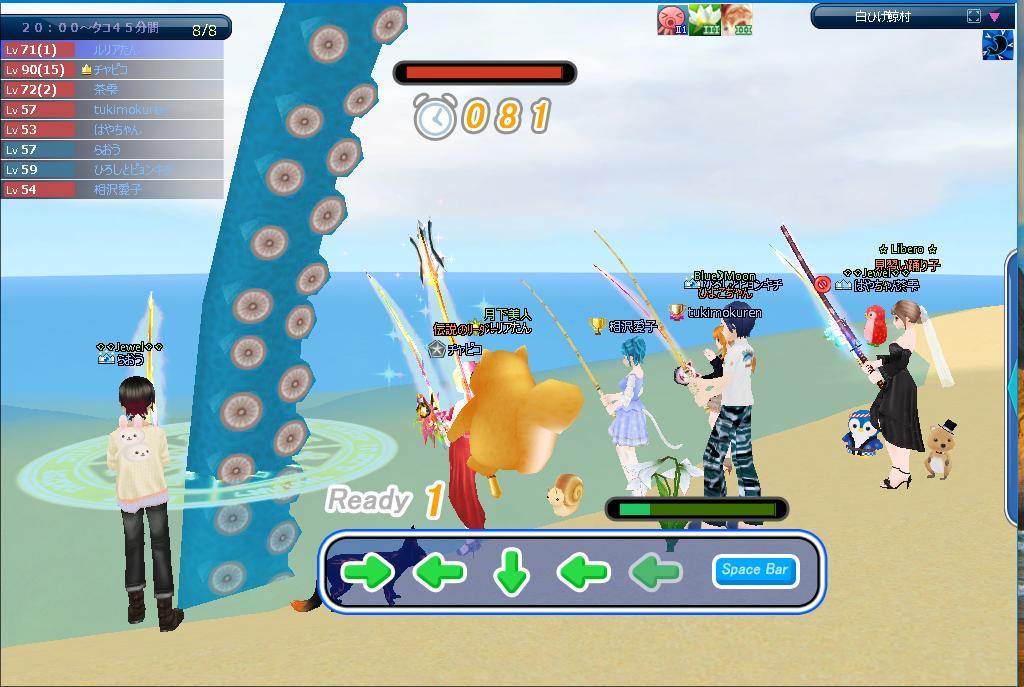Click the Space Bar button
Screen dimensions: 1024x687
(755, 570)
